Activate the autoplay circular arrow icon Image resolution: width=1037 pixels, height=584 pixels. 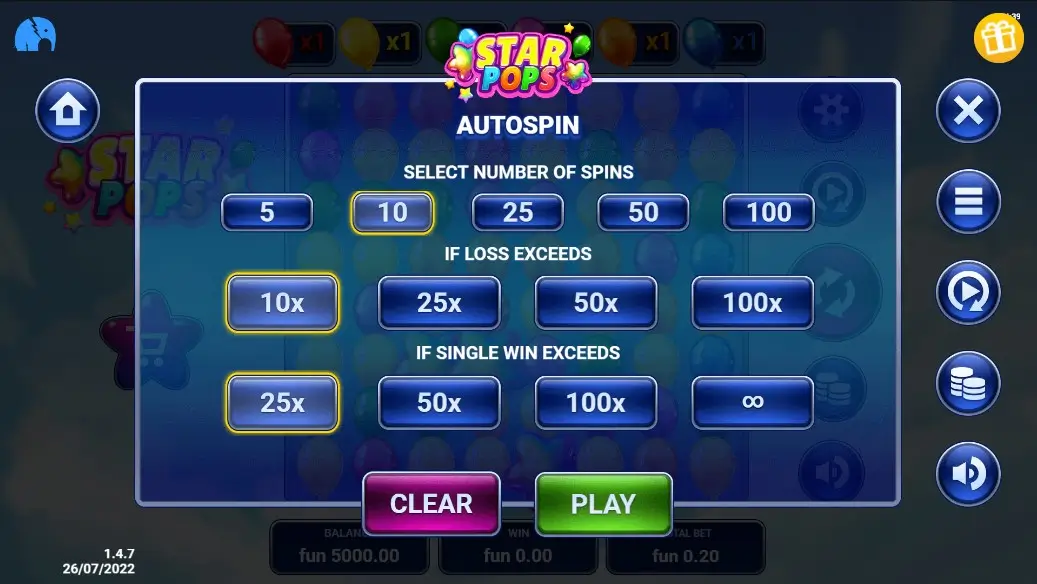click(968, 292)
